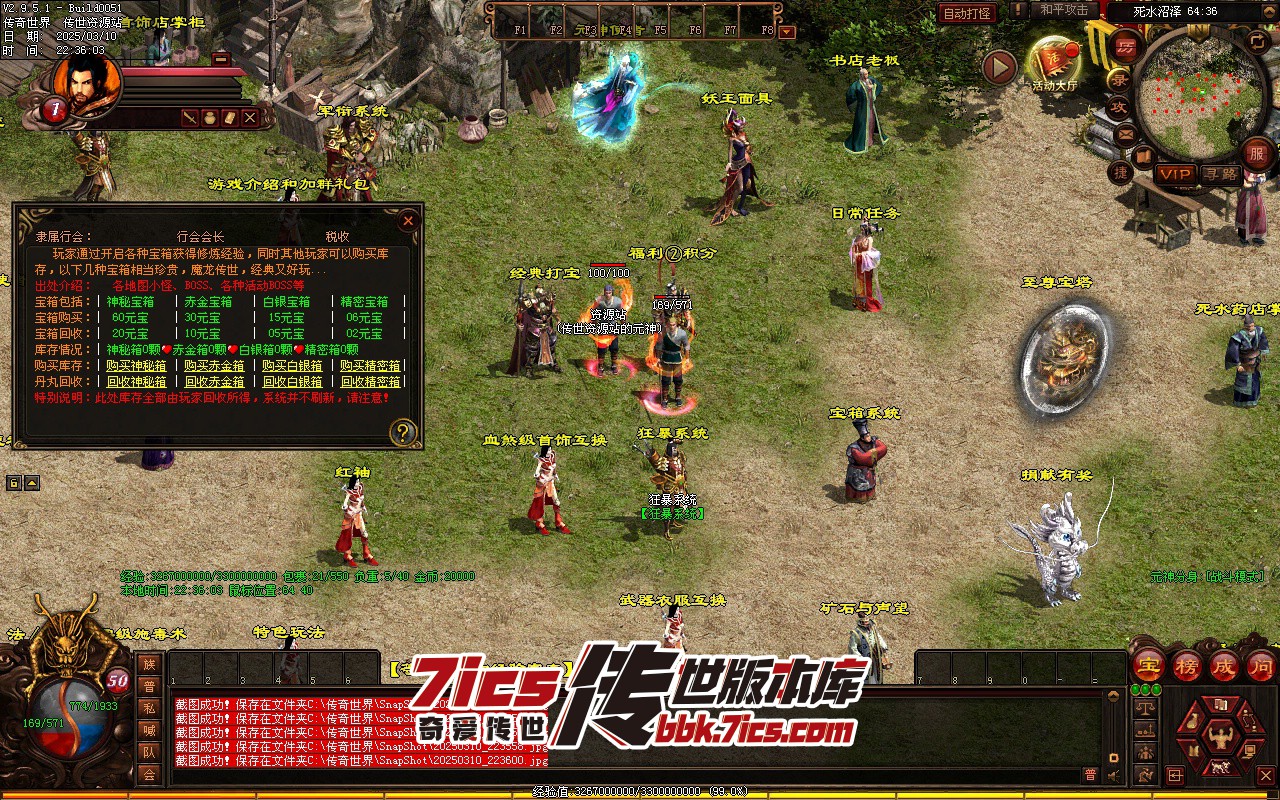The width and height of the screenshot is (1280, 800).
Task: Switch chat to the 队 team channel
Action: click(x=149, y=752)
